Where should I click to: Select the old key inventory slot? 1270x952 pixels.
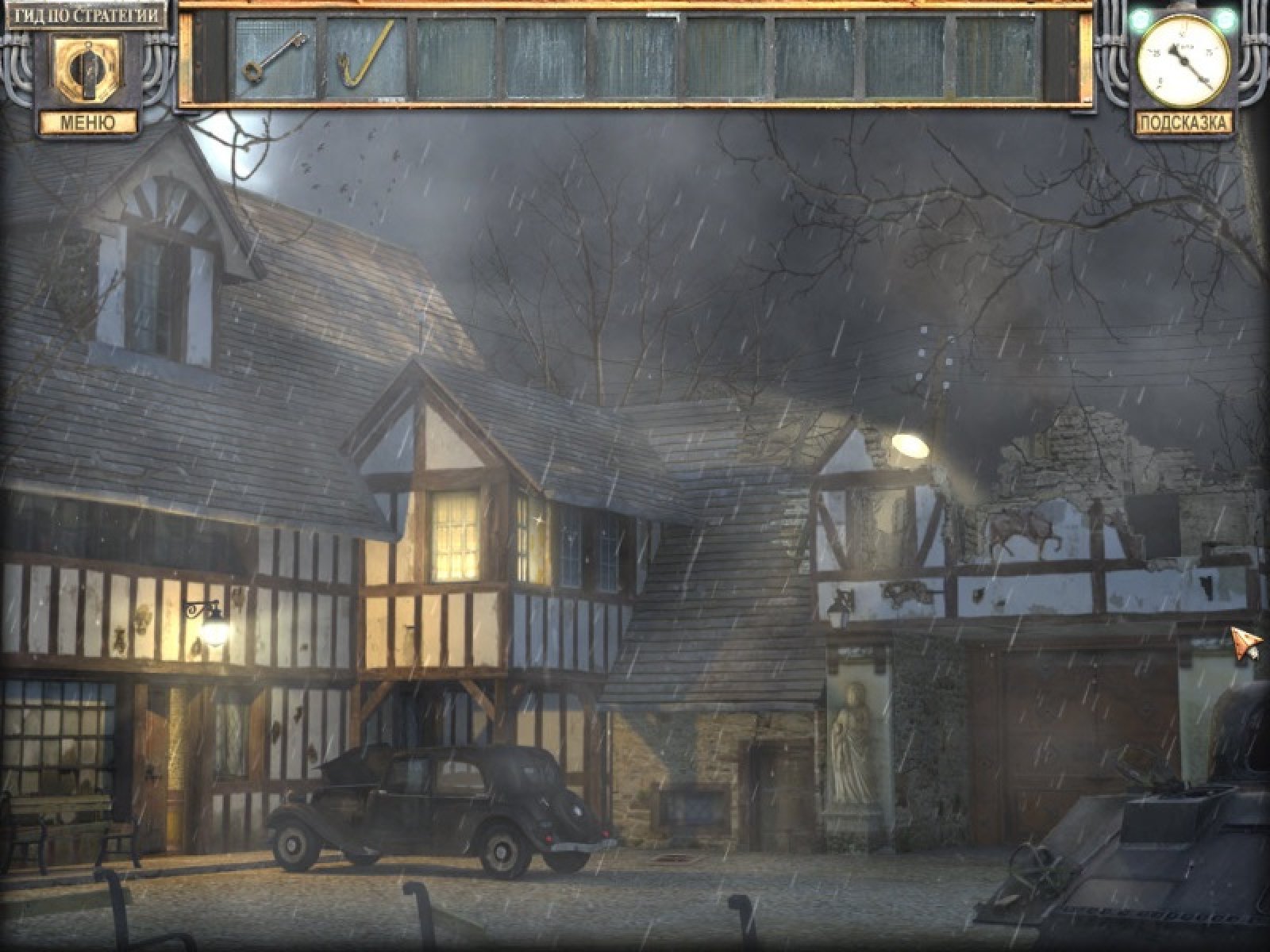click(275, 59)
